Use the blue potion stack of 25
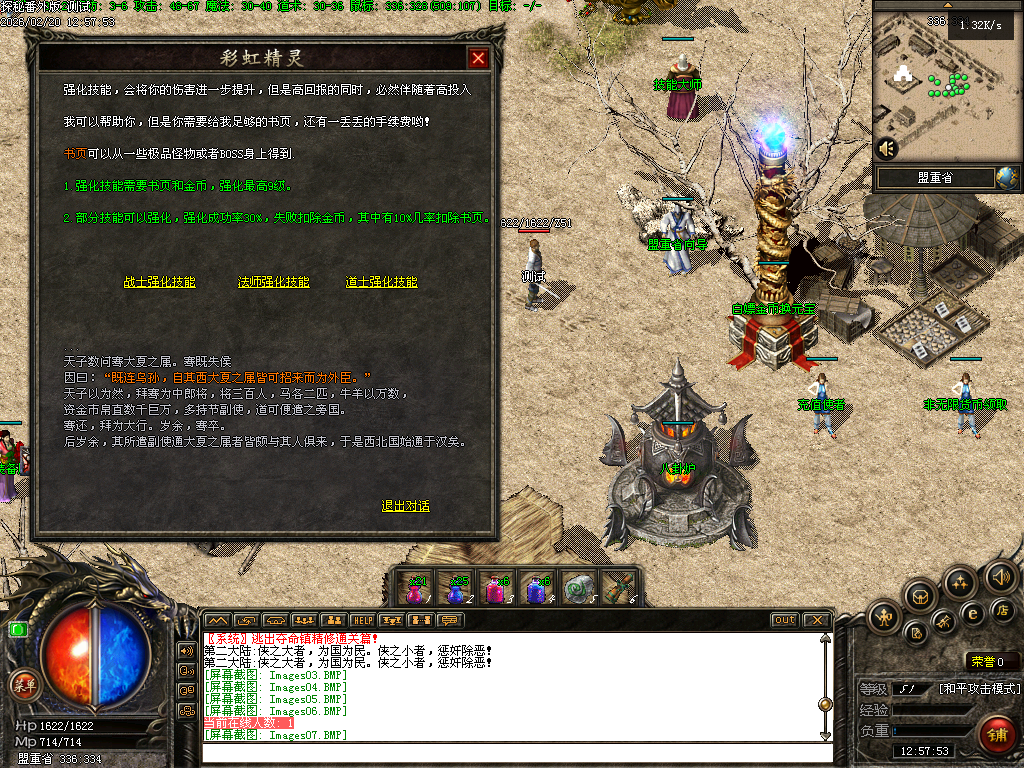1024x768 pixels. [x=456, y=589]
